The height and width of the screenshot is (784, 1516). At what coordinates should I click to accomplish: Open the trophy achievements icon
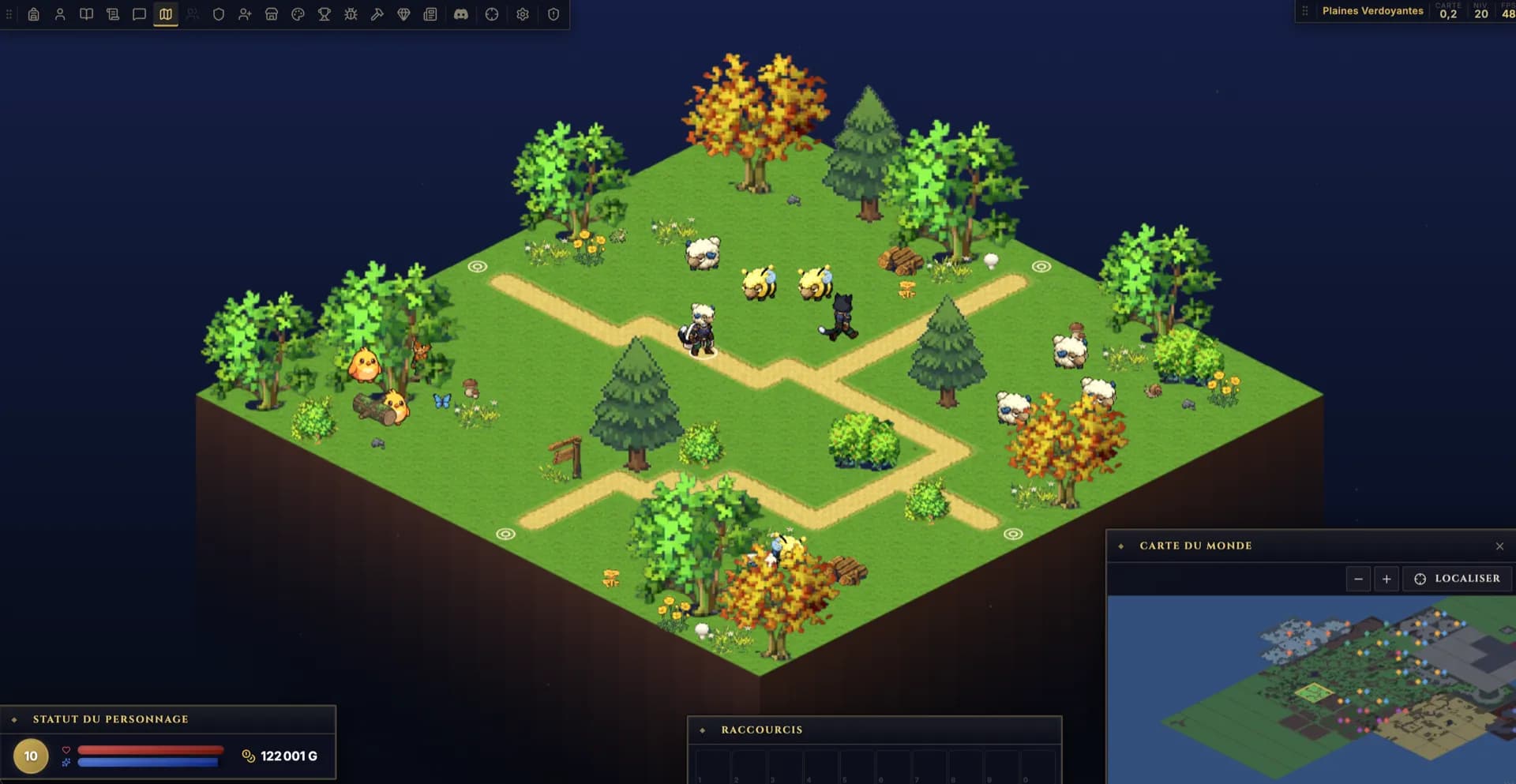point(325,14)
